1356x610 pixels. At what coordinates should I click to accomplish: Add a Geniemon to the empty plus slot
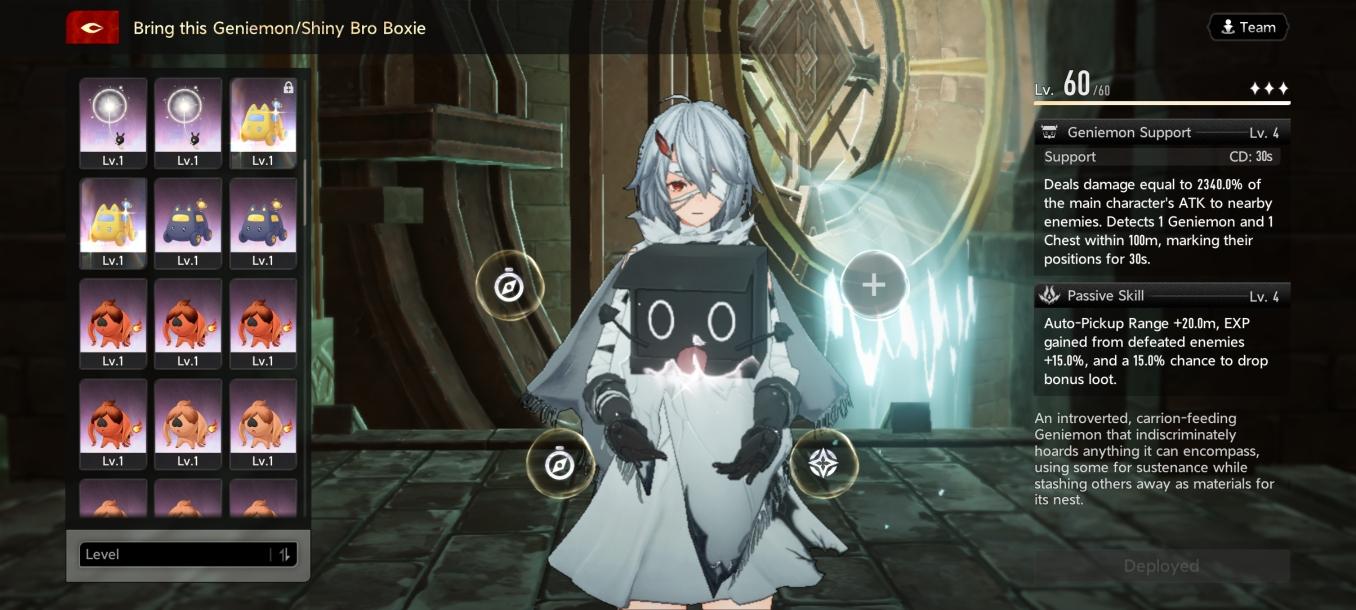pyautogui.click(x=873, y=286)
